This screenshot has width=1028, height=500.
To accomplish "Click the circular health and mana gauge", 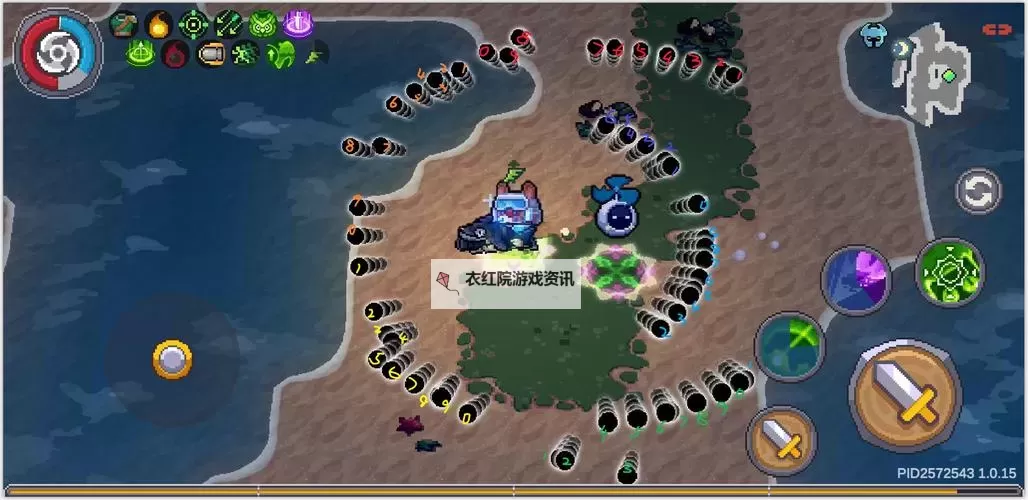I will (x=59, y=52).
